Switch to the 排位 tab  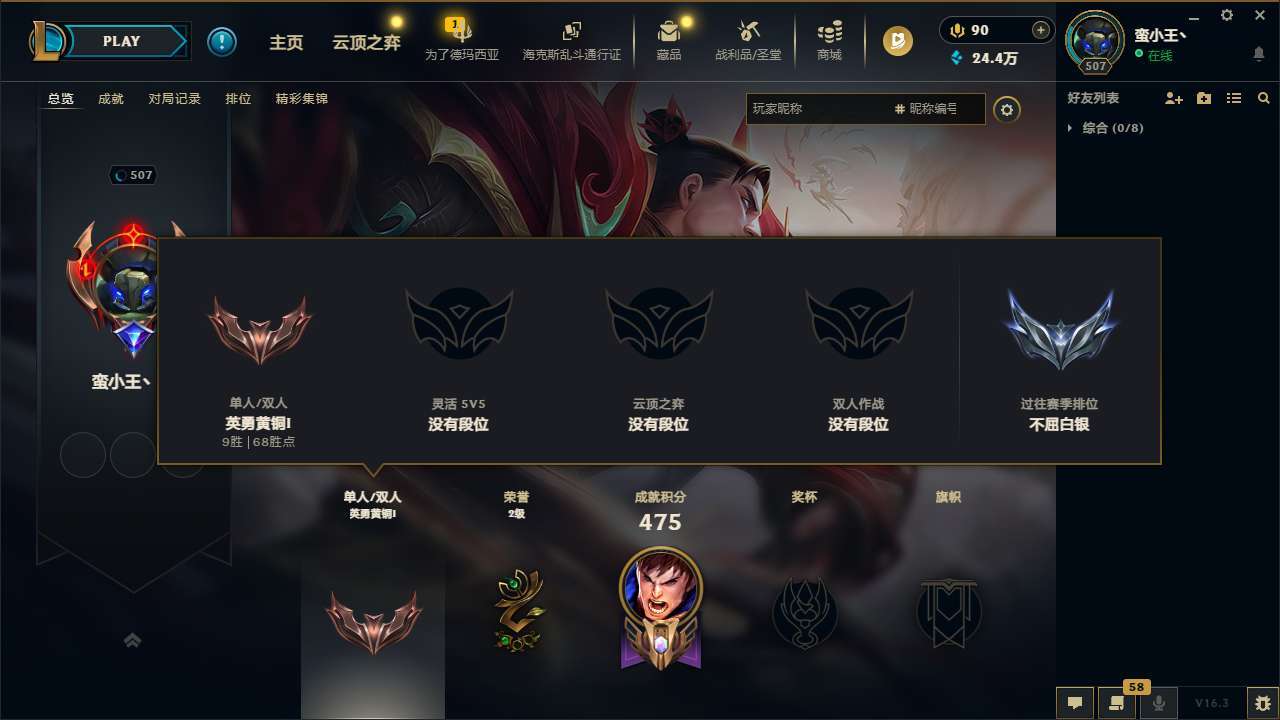pyautogui.click(x=238, y=99)
